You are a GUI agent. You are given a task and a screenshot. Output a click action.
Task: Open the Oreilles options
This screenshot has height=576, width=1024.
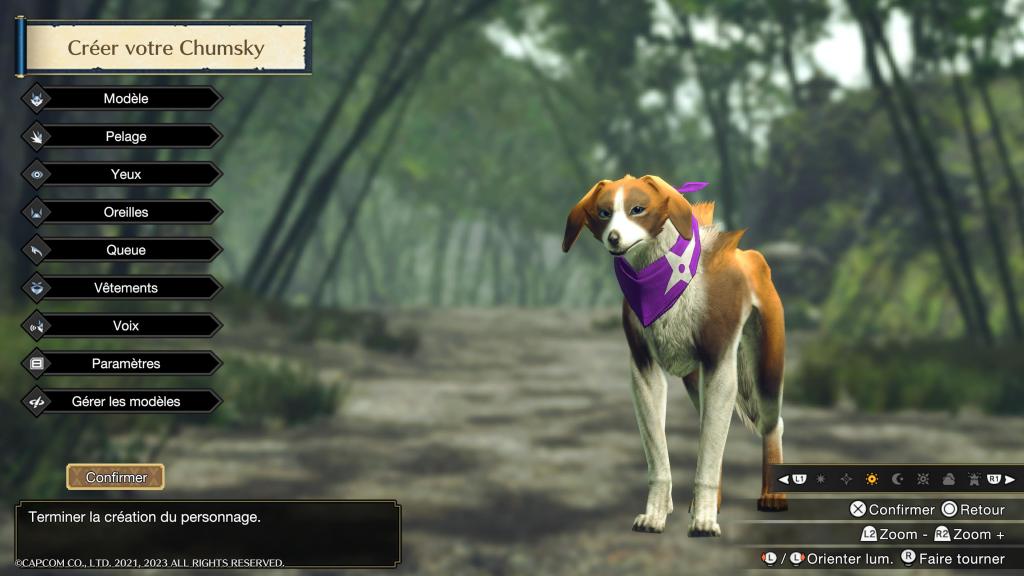[126, 212]
